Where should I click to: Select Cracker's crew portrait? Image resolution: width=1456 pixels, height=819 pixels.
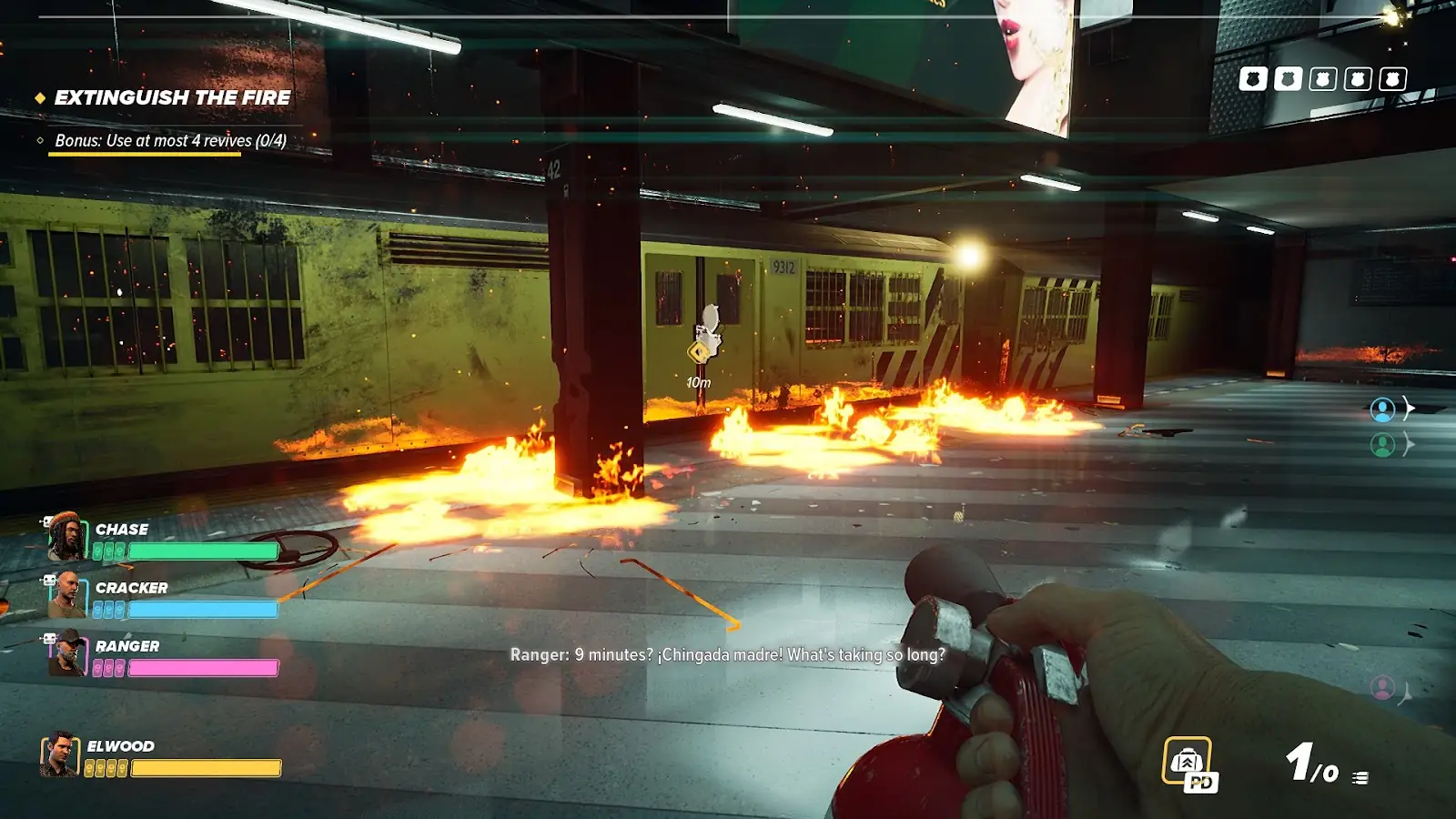coord(66,595)
